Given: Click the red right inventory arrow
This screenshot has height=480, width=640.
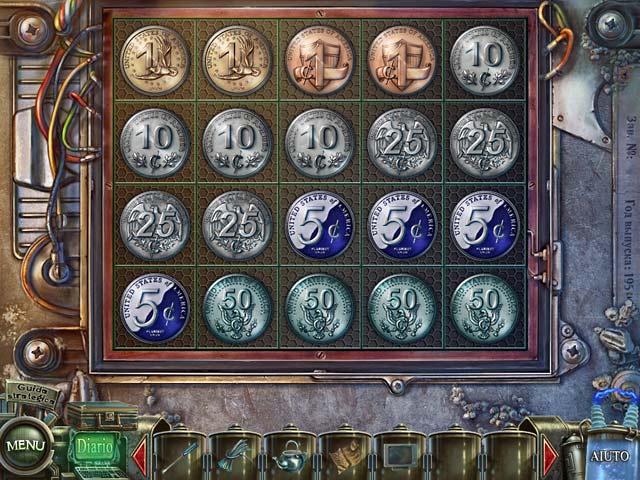Looking at the screenshot, I should [550, 455].
